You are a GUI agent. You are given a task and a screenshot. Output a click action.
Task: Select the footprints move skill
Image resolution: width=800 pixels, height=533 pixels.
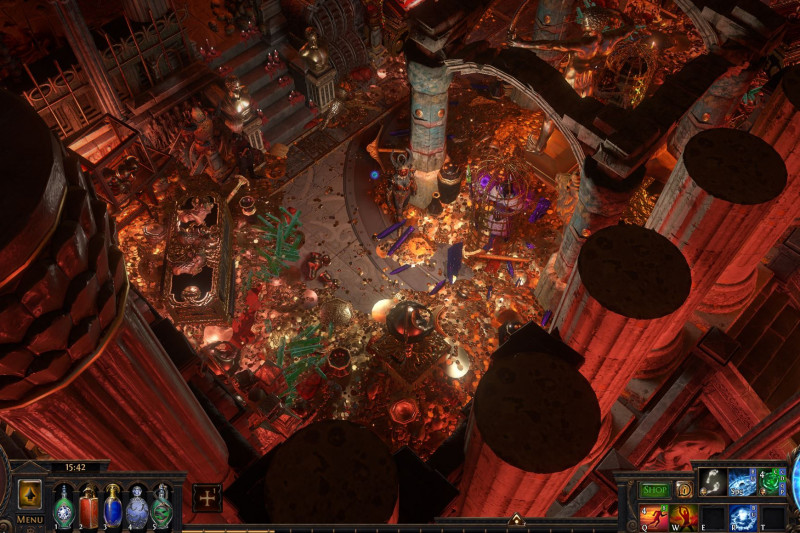(713, 481)
